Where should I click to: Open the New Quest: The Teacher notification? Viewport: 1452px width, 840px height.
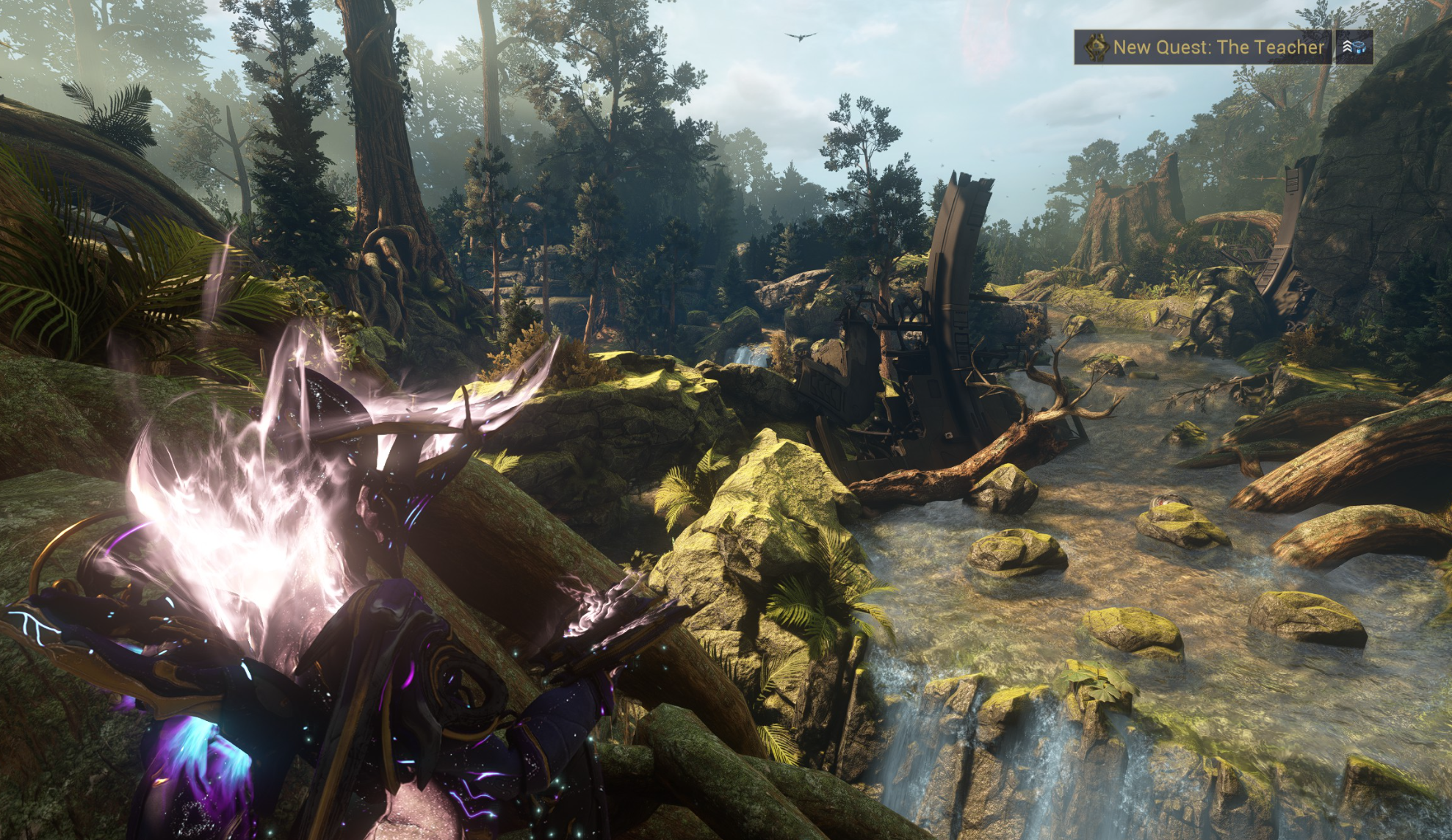1203,47
